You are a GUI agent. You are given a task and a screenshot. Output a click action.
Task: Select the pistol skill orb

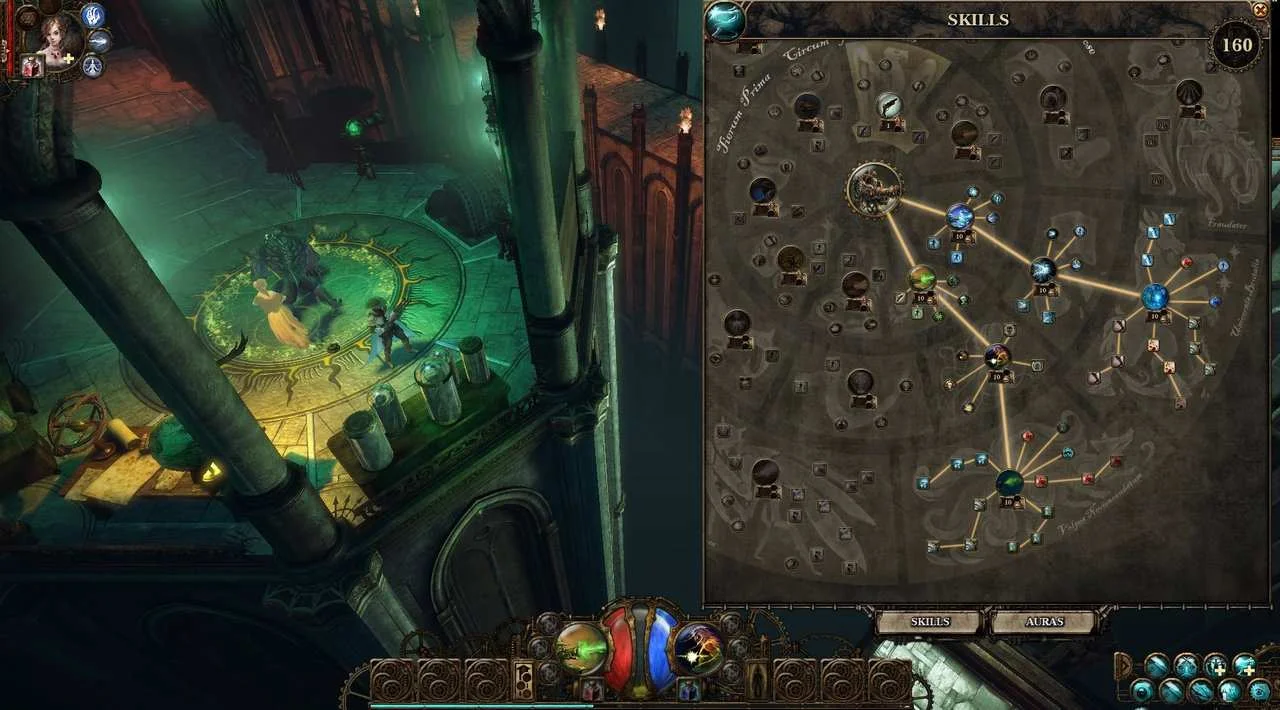[x=889, y=105]
